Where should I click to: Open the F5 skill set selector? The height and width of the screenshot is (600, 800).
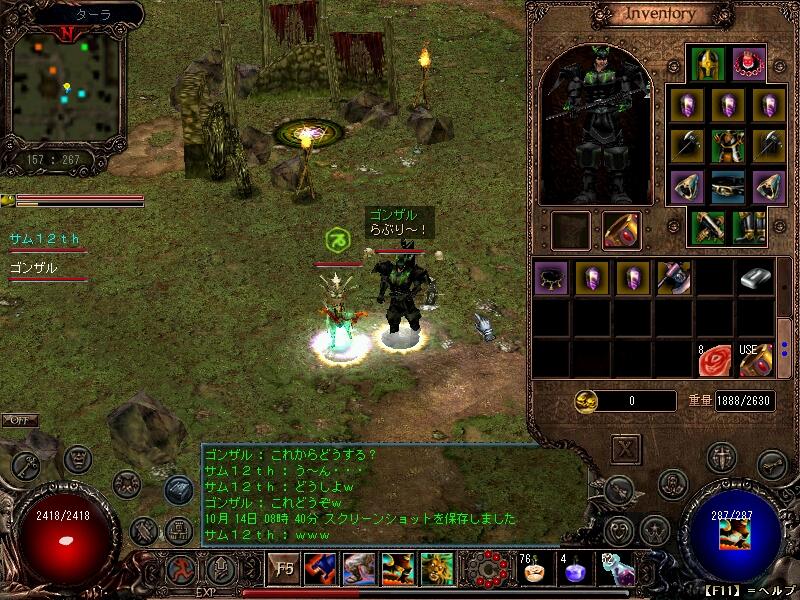(285, 570)
